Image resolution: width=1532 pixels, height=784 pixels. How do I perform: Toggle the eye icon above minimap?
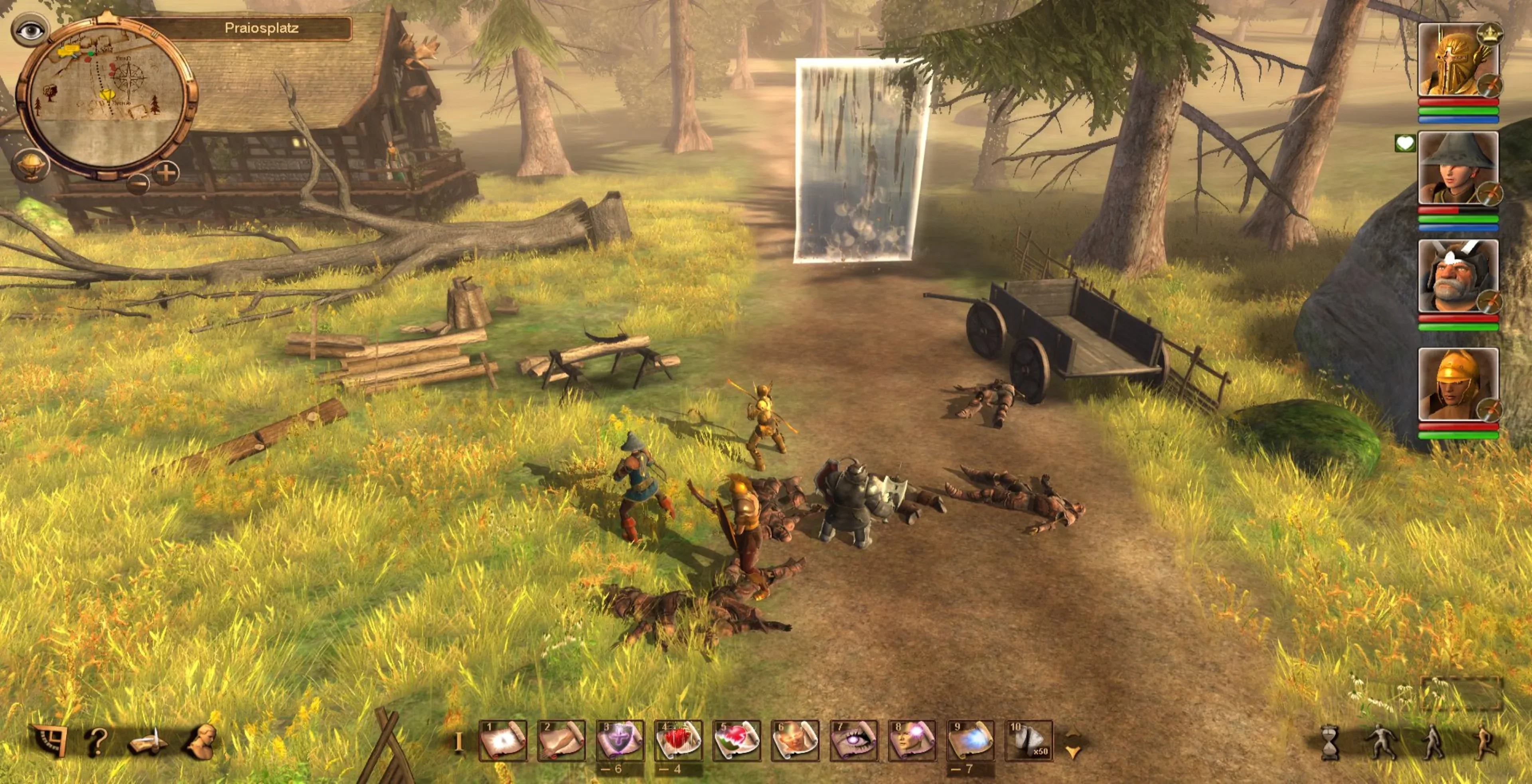pyautogui.click(x=30, y=30)
